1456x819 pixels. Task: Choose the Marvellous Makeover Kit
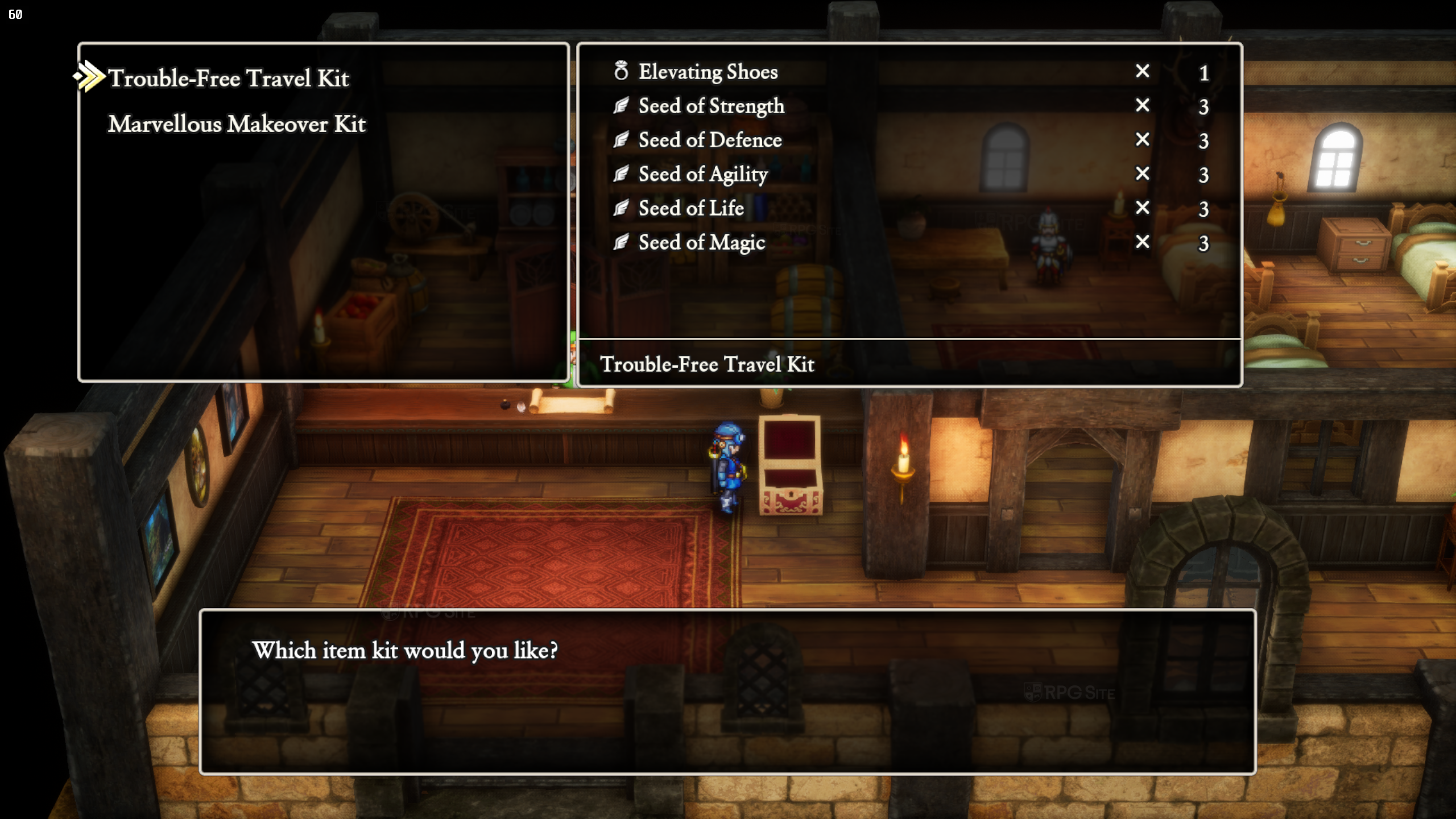(237, 124)
